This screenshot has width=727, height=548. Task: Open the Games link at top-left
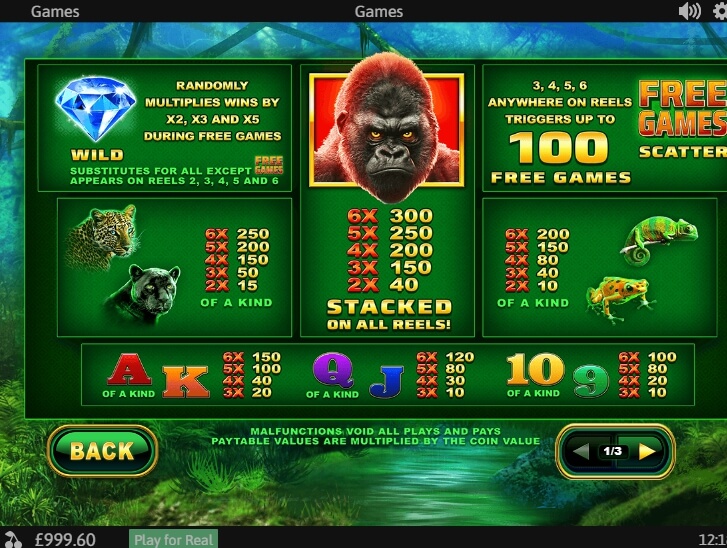(56, 11)
